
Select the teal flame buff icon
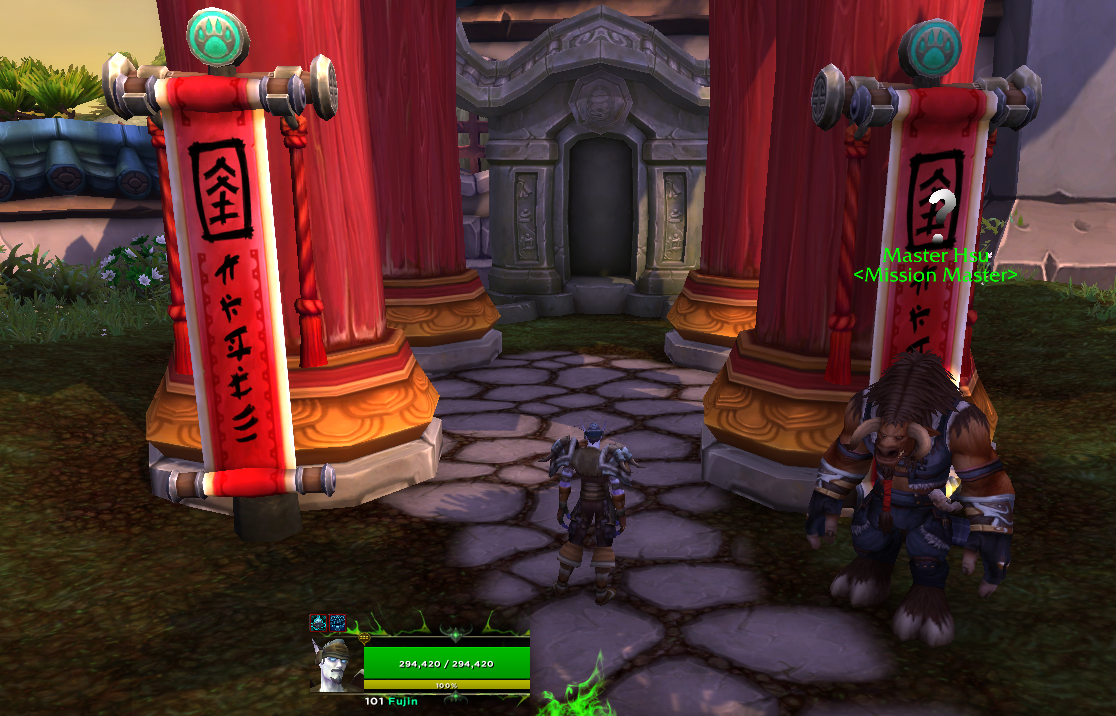318,622
